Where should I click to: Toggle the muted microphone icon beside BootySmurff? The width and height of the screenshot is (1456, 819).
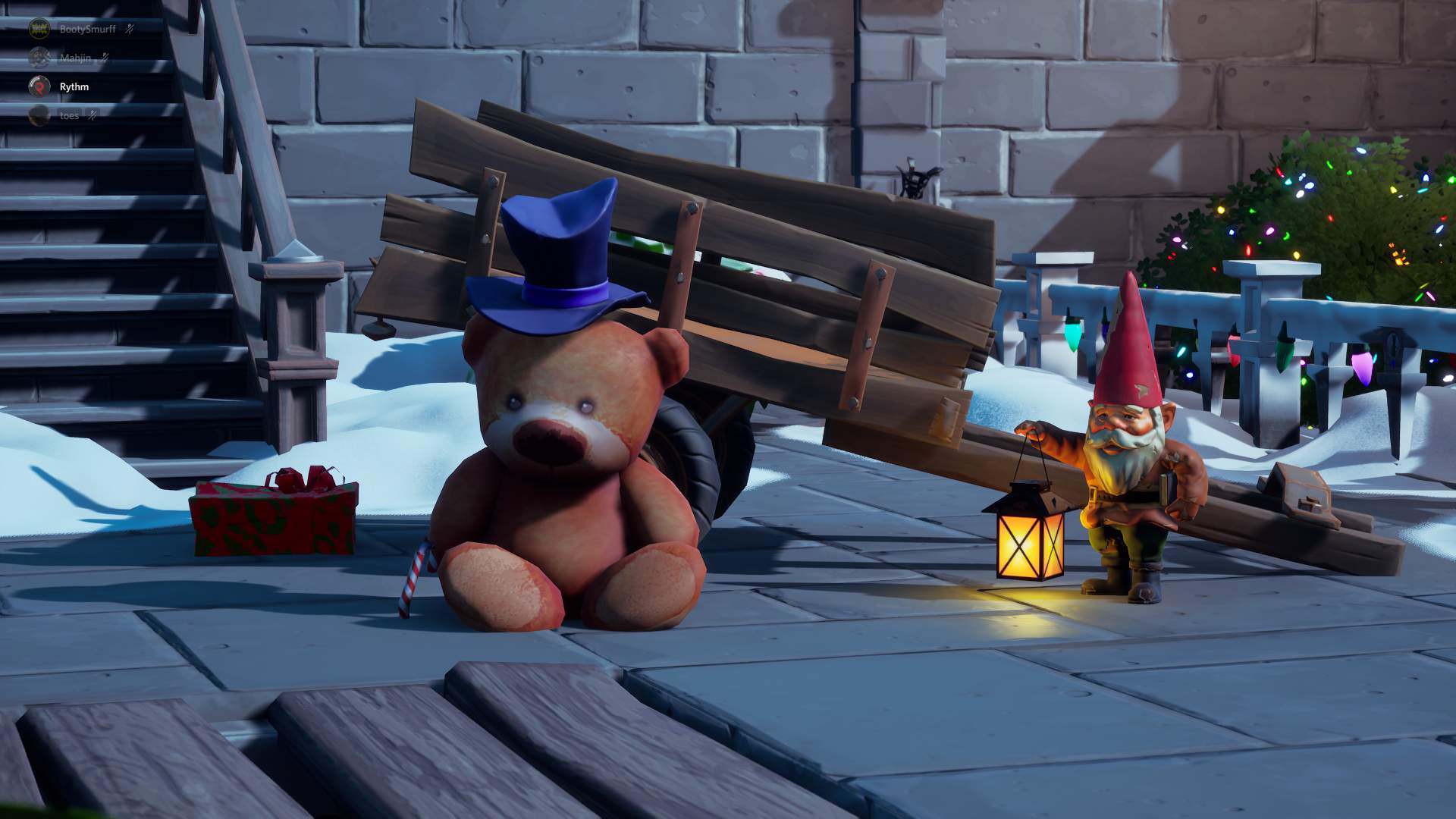point(130,27)
